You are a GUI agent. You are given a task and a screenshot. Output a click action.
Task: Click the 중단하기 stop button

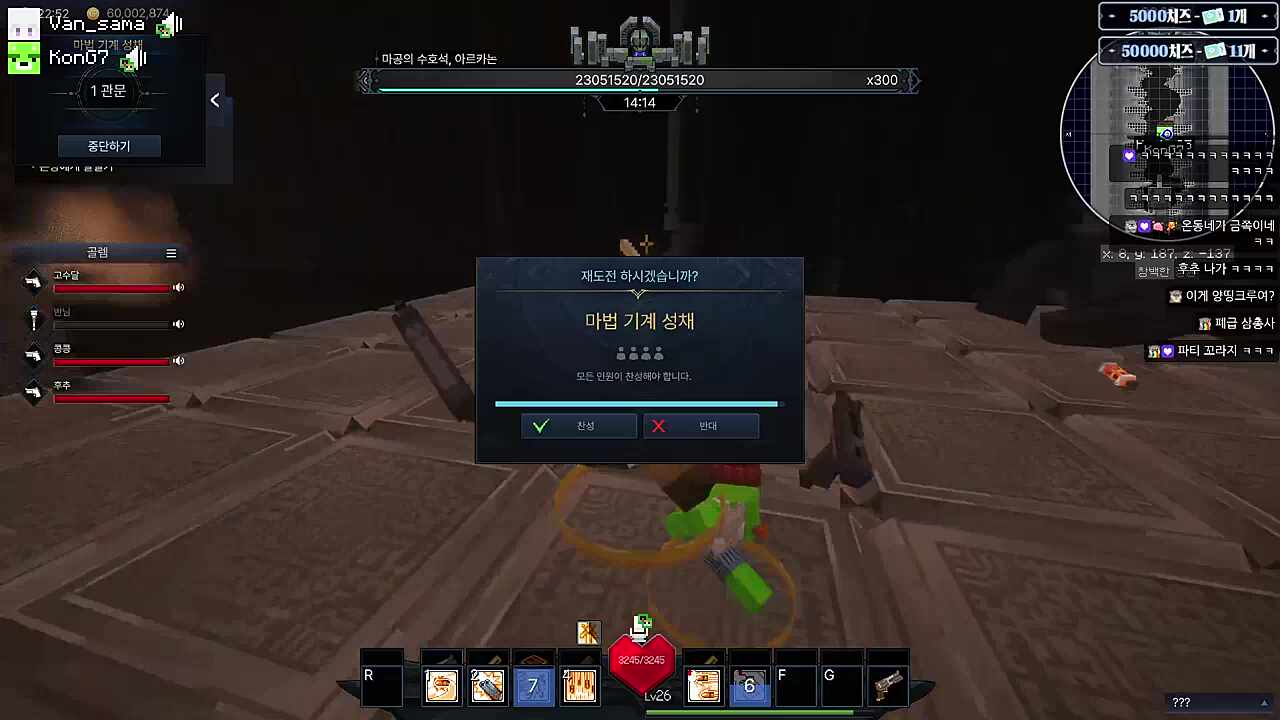[x=109, y=146]
